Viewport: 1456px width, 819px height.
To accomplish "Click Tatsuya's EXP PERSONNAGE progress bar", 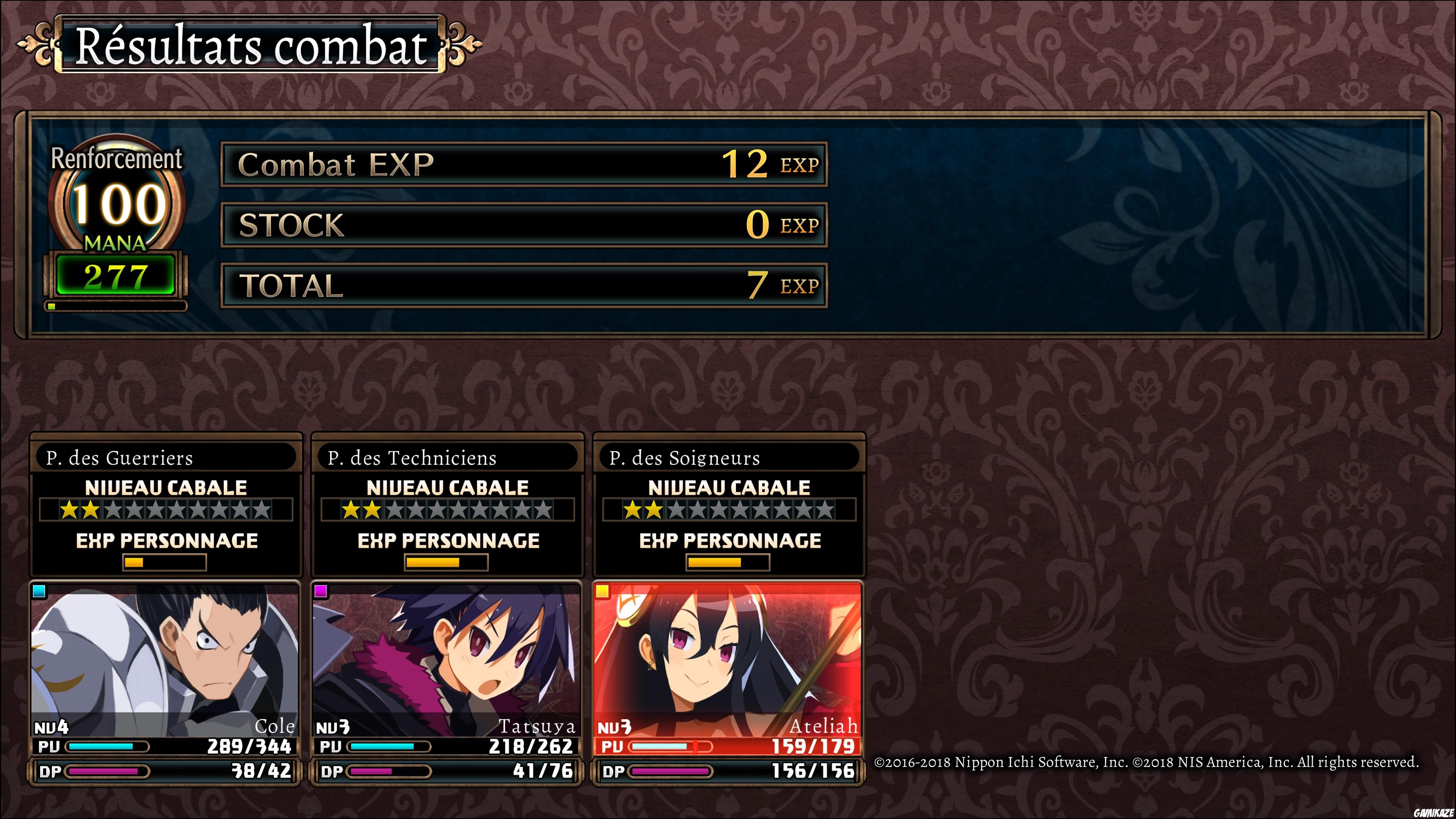I will [447, 562].
